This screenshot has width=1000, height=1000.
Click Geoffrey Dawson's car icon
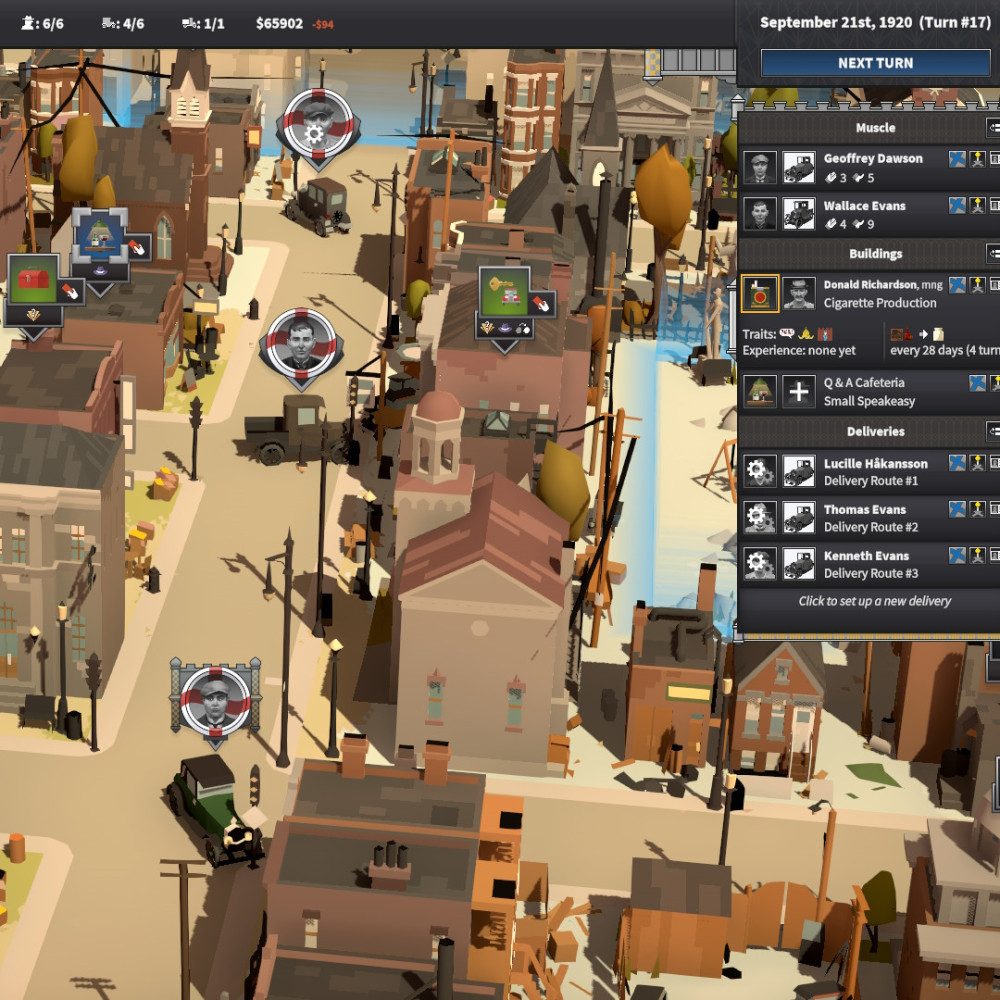click(x=798, y=168)
